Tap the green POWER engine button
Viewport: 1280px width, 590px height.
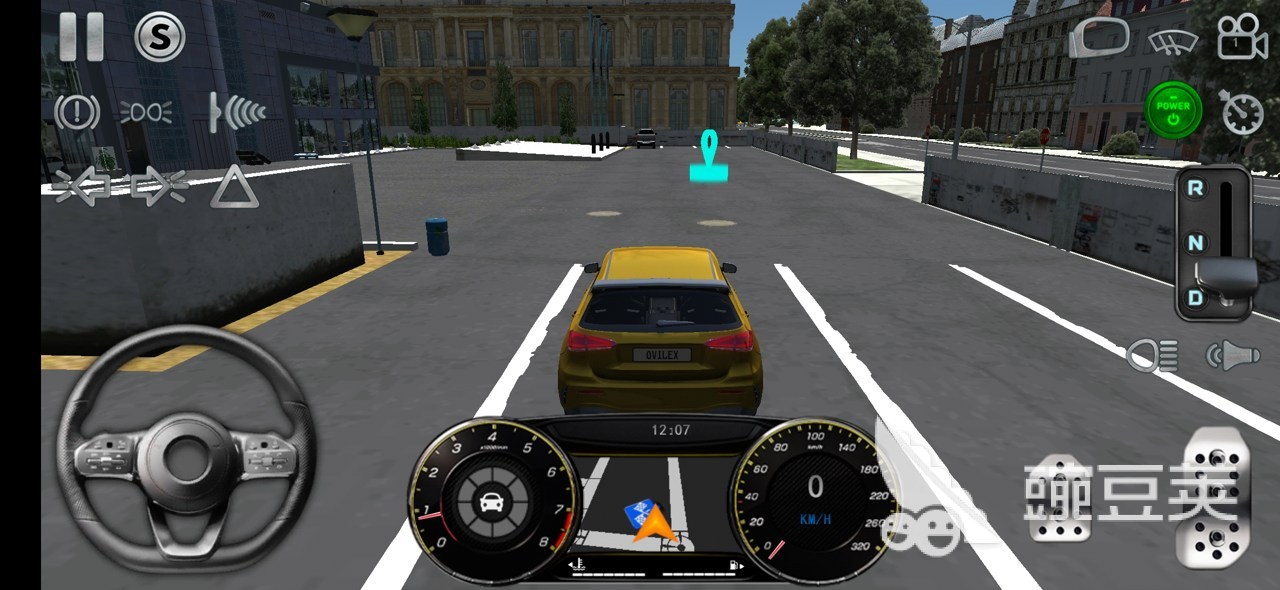coord(1173,110)
